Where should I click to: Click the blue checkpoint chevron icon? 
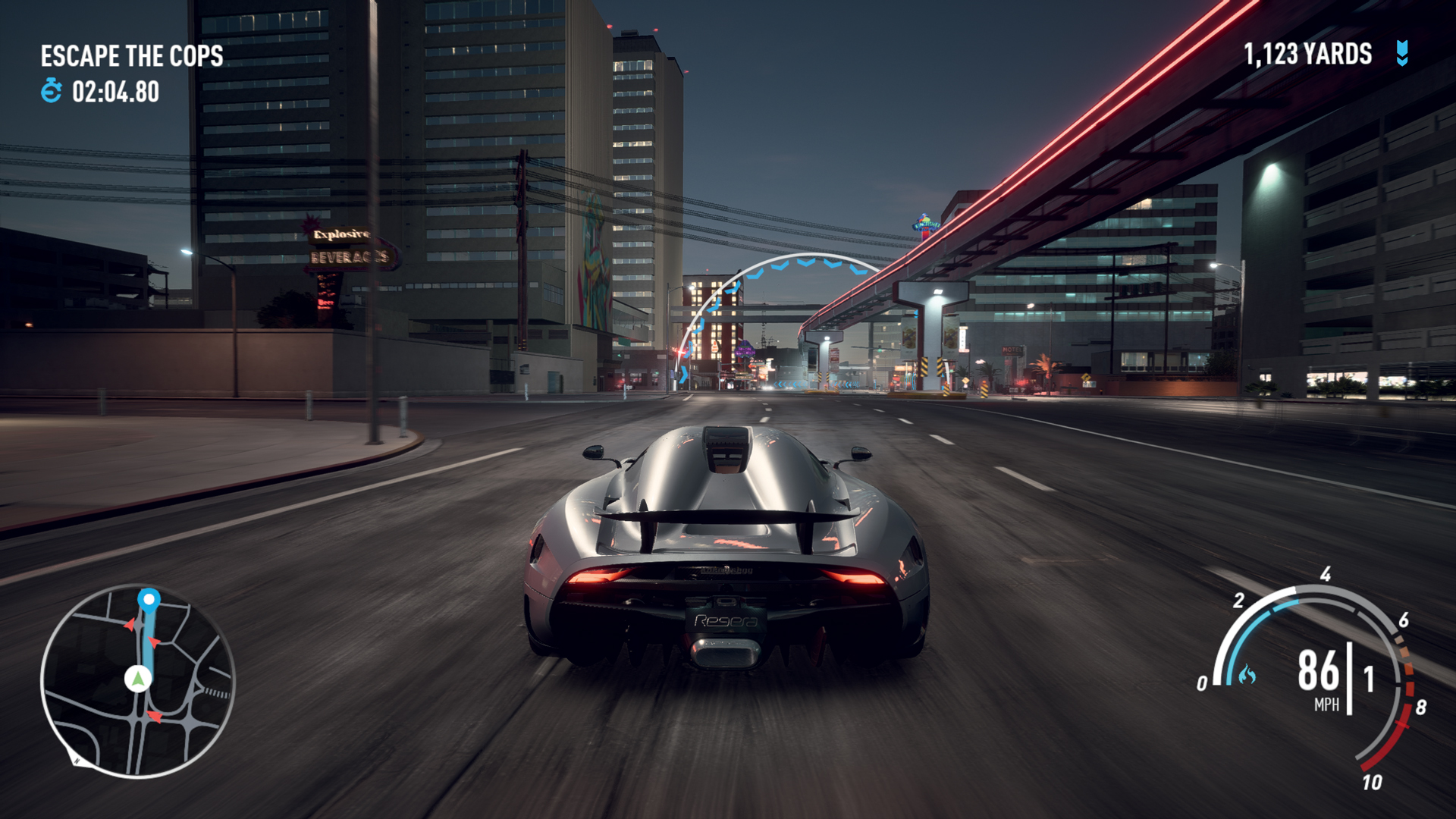coord(1402,54)
